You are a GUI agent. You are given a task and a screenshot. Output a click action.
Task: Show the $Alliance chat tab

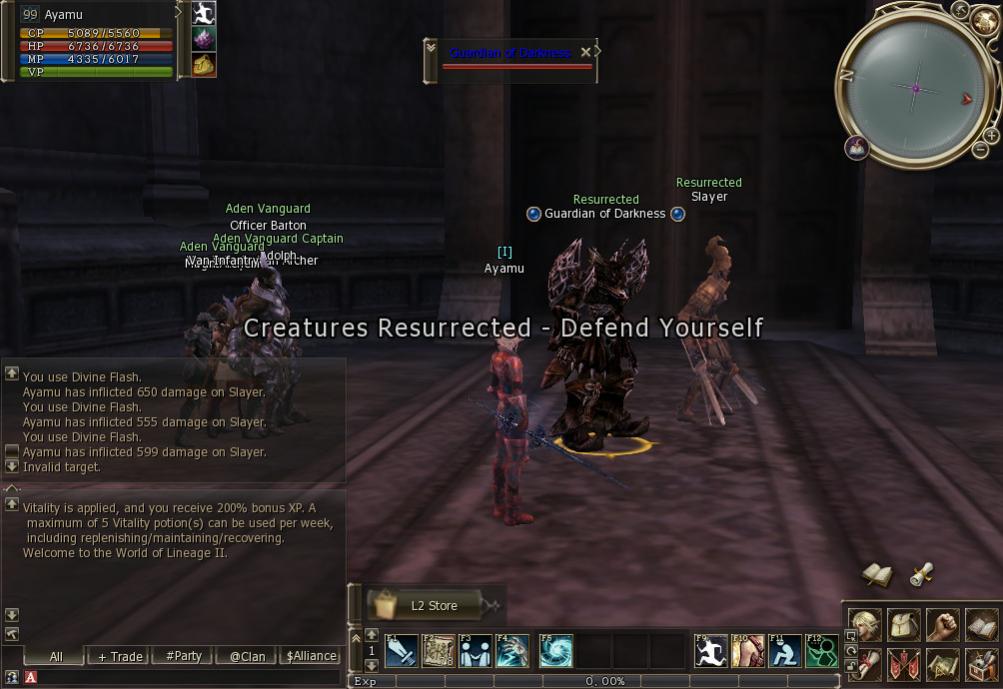pyautogui.click(x=311, y=656)
